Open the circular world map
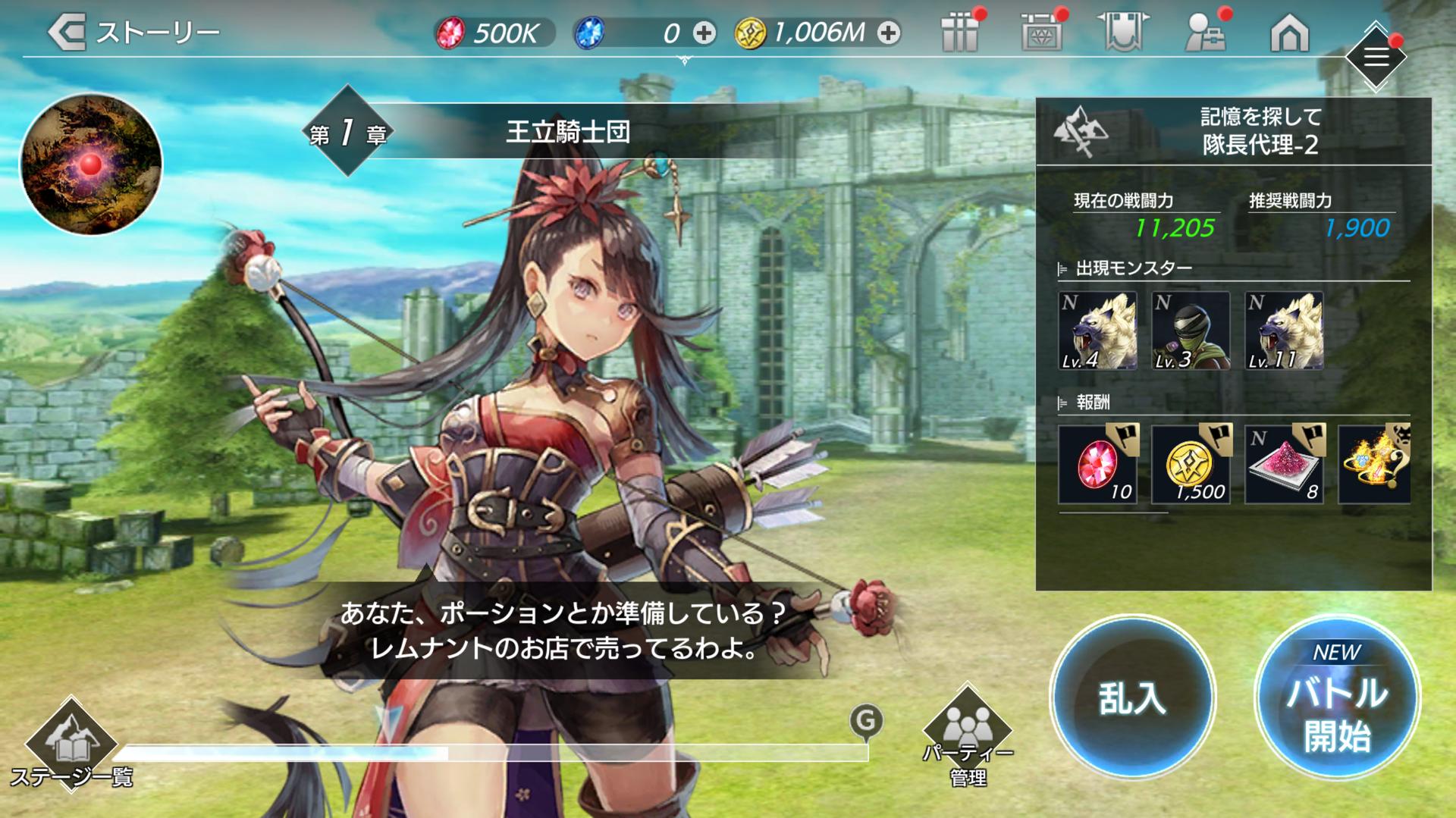Image resolution: width=1456 pixels, height=818 pixels. tap(91, 164)
